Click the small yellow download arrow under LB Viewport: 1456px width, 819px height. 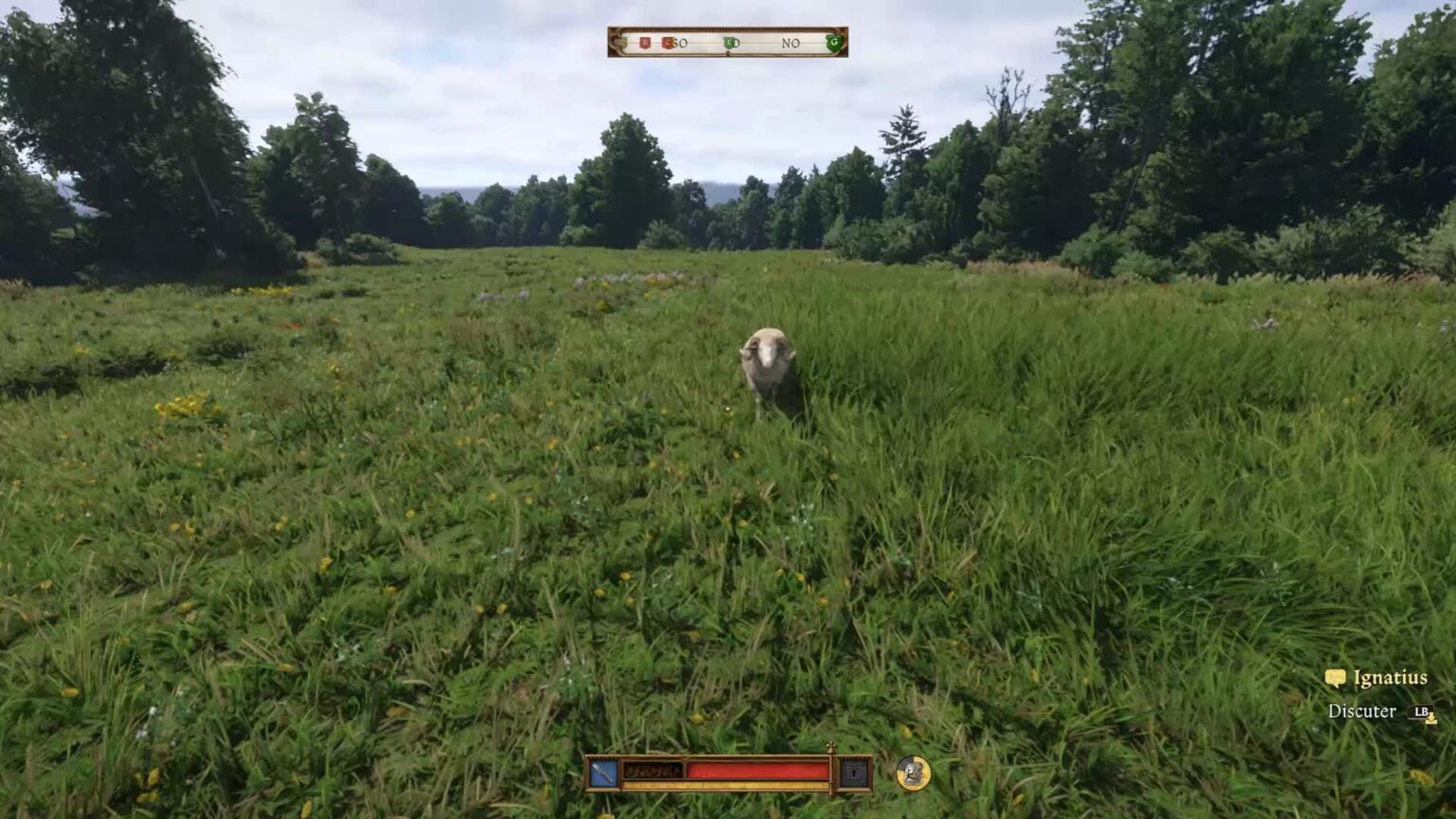(x=1431, y=721)
